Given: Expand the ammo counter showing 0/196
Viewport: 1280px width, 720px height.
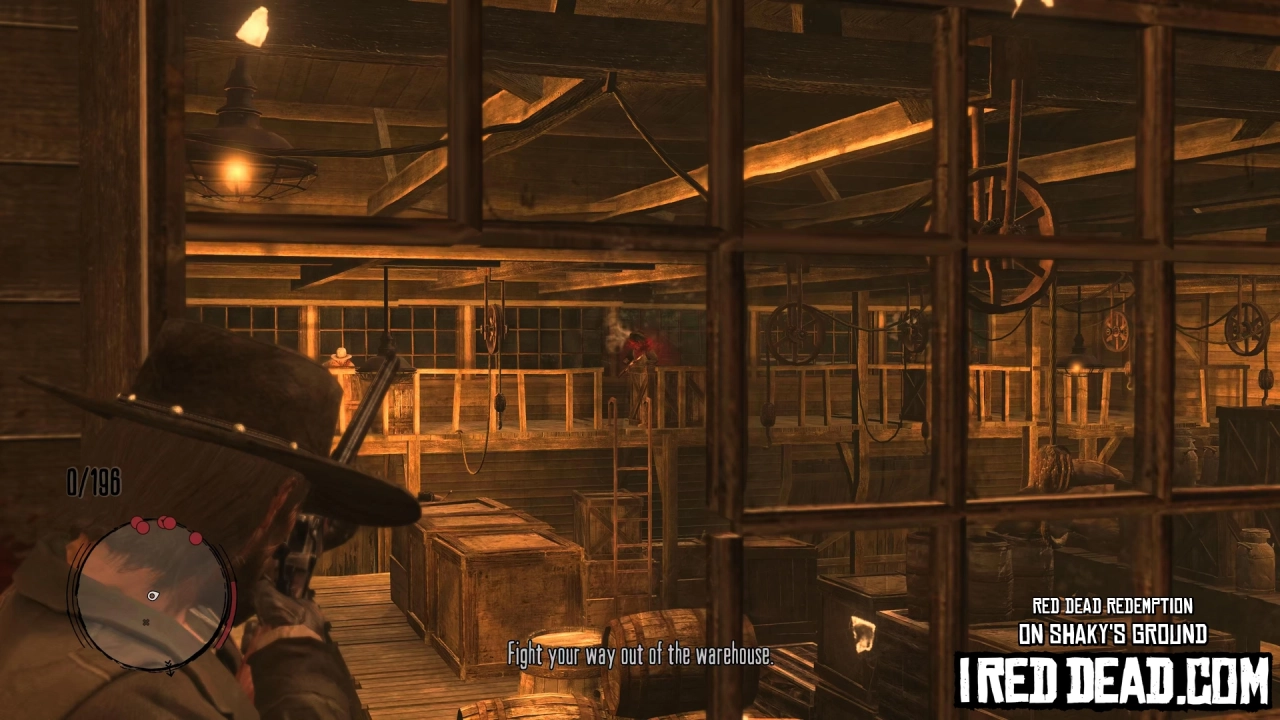Looking at the screenshot, I should pos(91,483).
